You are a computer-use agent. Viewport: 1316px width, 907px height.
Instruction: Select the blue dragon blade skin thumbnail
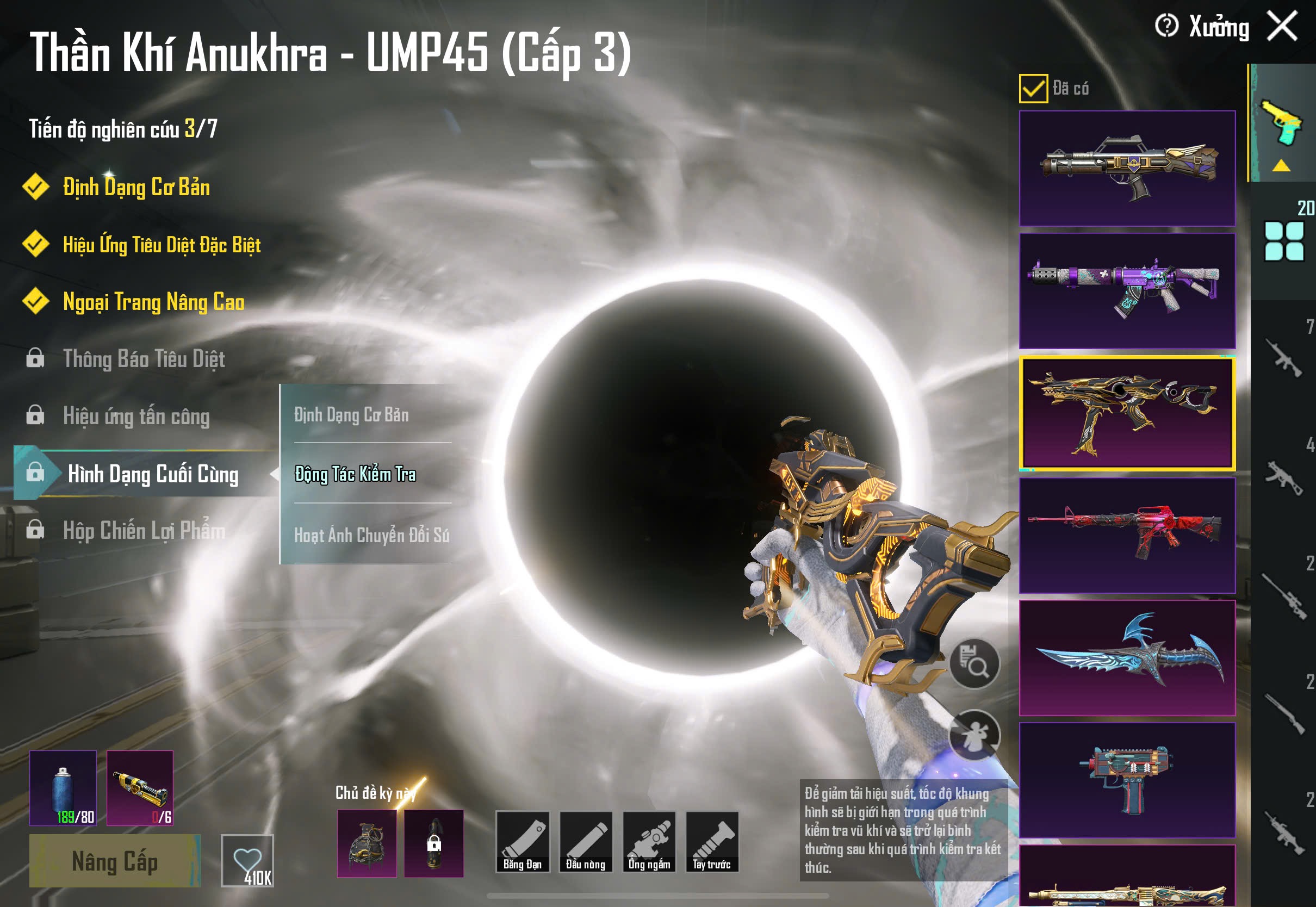[1127, 657]
